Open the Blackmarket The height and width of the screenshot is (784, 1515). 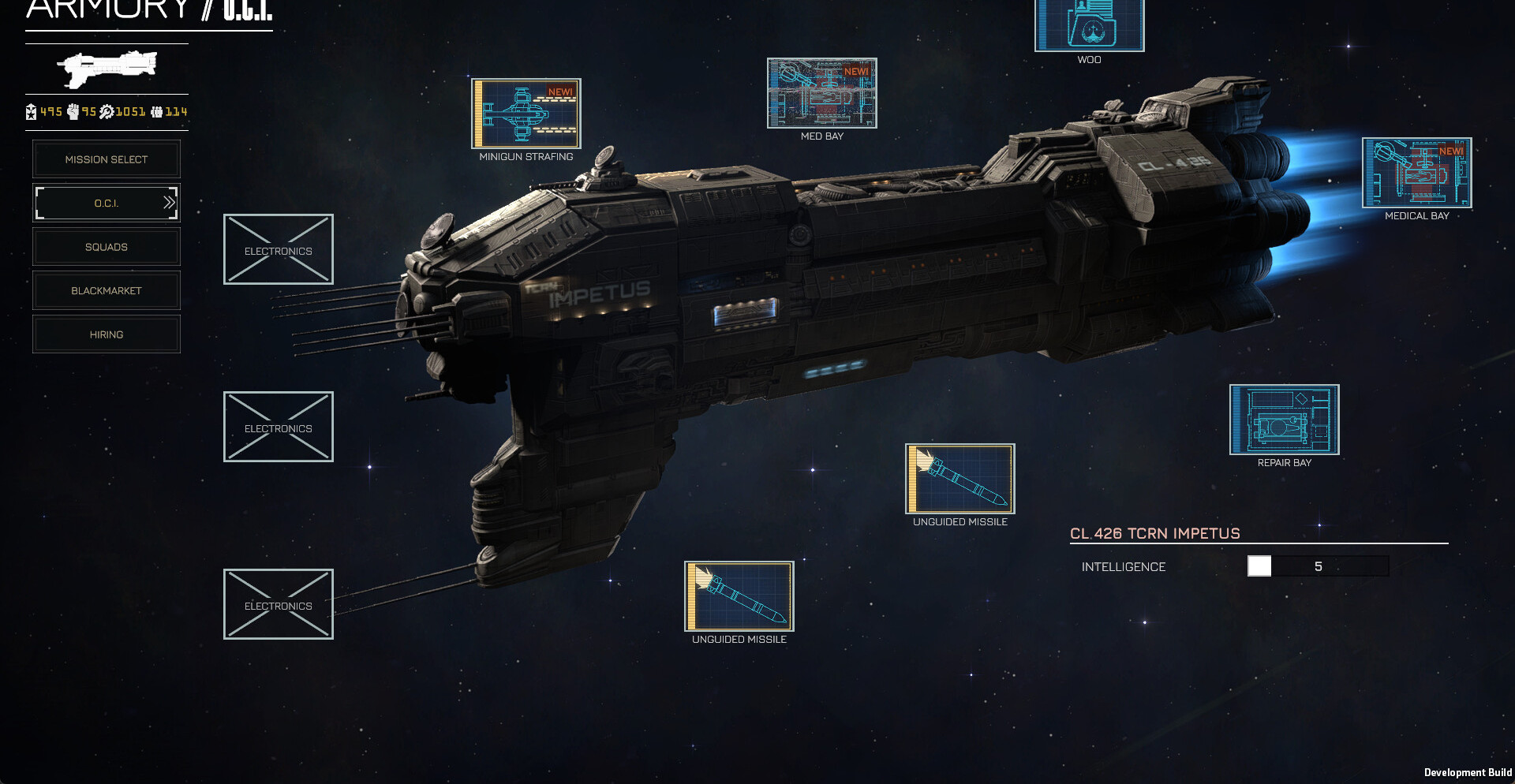[x=107, y=291]
